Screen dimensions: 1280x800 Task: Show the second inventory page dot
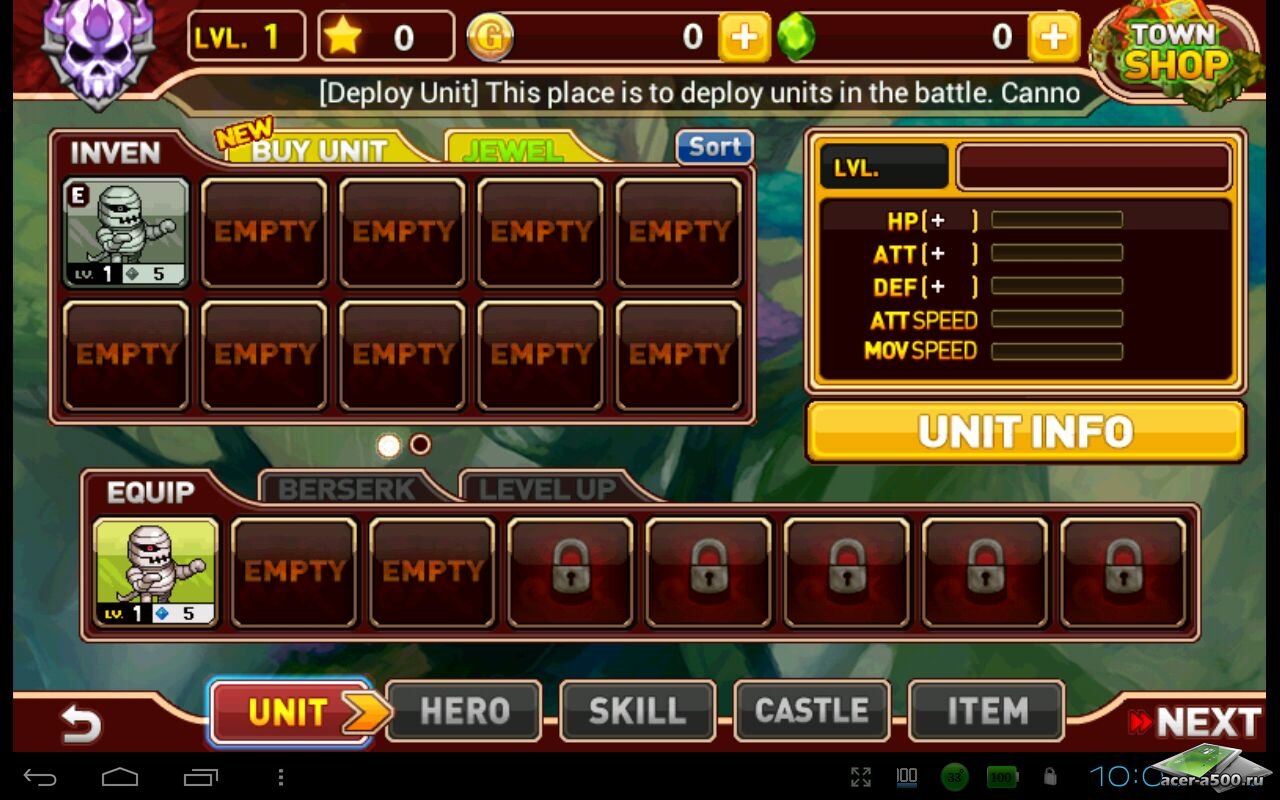click(x=421, y=444)
